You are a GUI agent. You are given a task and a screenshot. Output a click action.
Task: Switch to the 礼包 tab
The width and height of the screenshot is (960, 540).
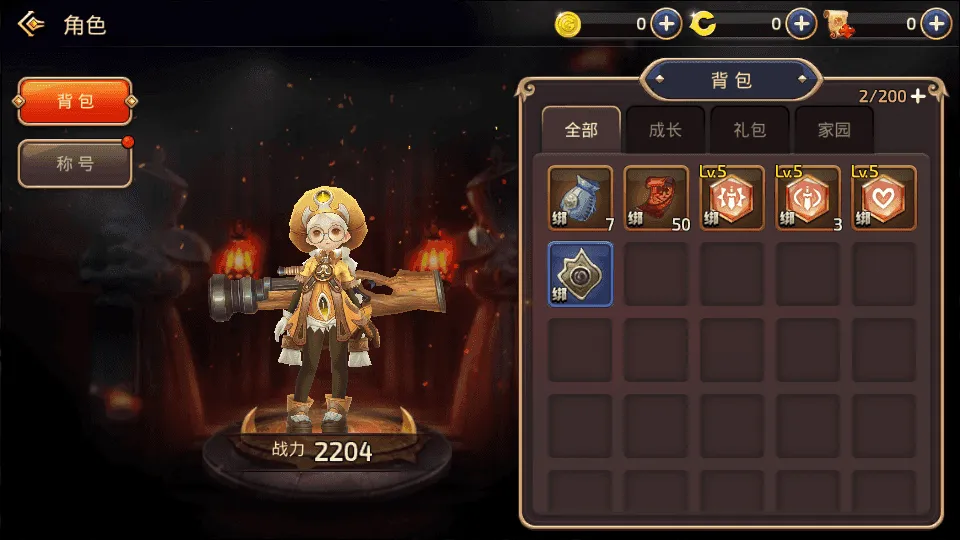coord(749,130)
